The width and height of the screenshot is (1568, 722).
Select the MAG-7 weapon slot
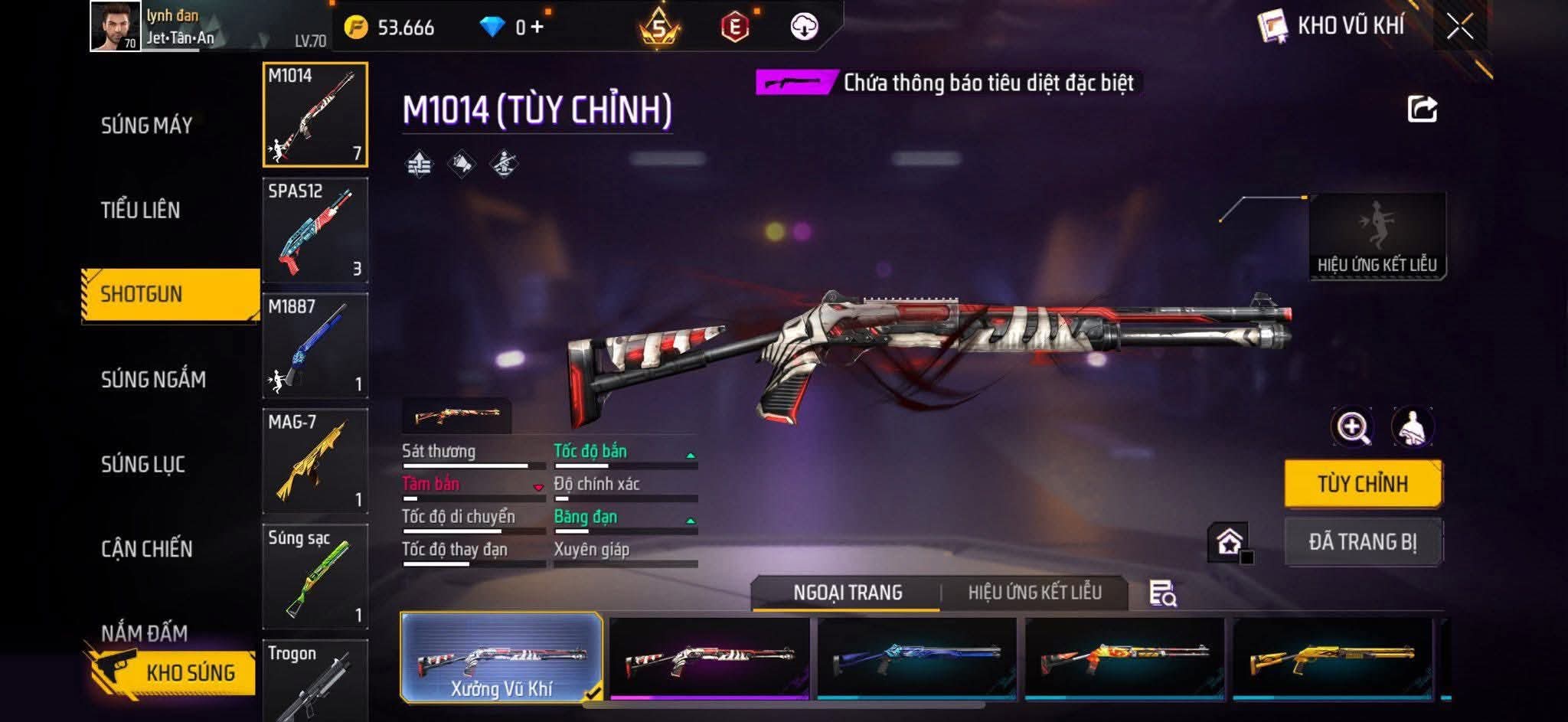point(315,461)
